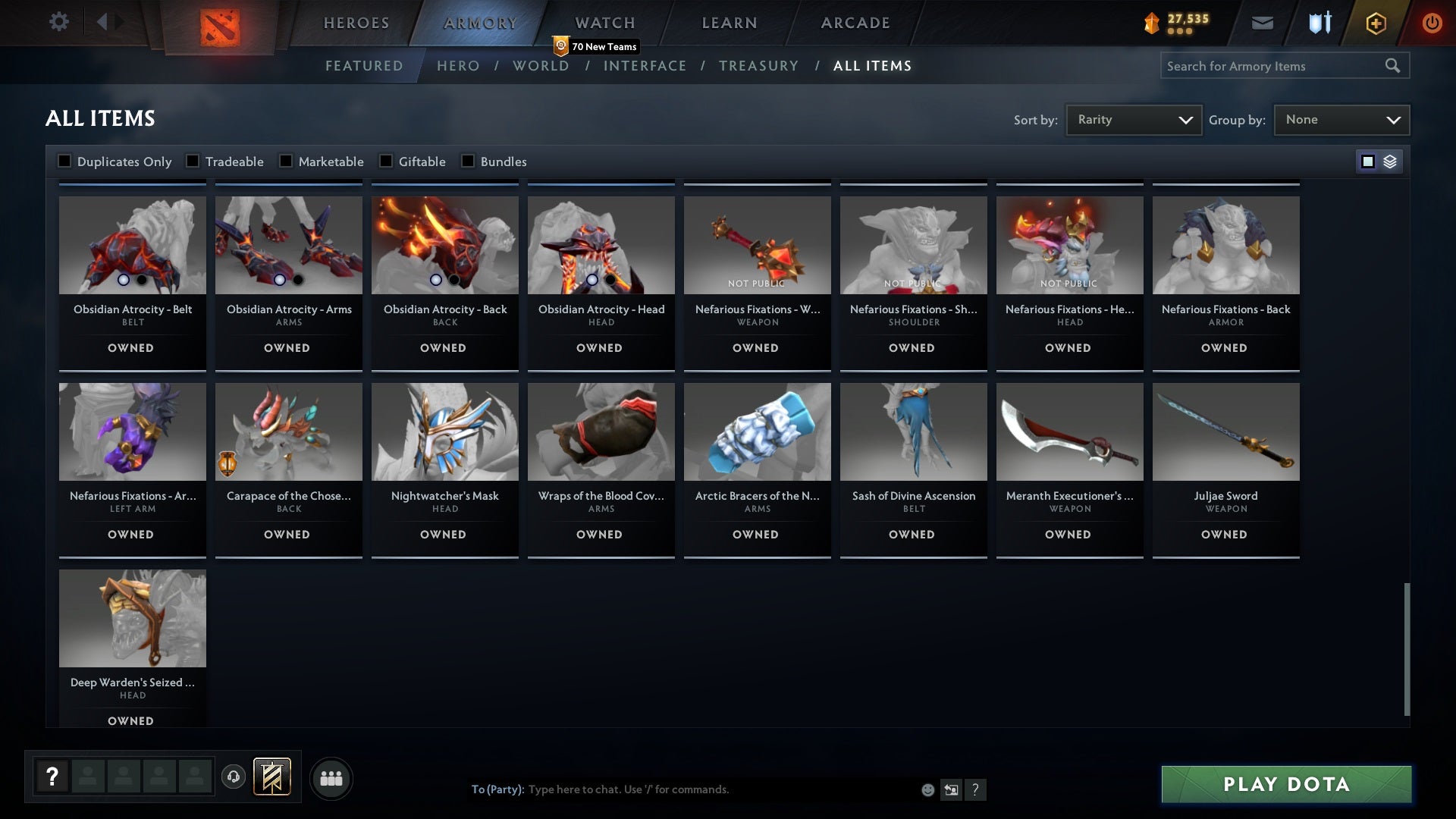Select the Juljae Sword item thumbnail
This screenshot has width=1456, height=819.
tap(1225, 431)
